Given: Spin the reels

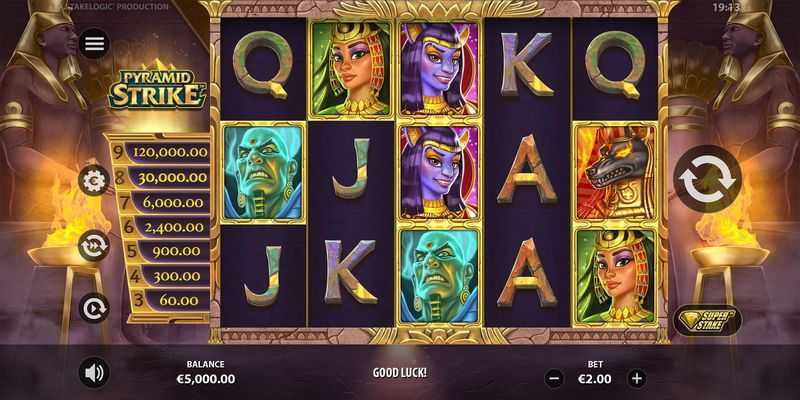Looking at the screenshot, I should 707,180.
